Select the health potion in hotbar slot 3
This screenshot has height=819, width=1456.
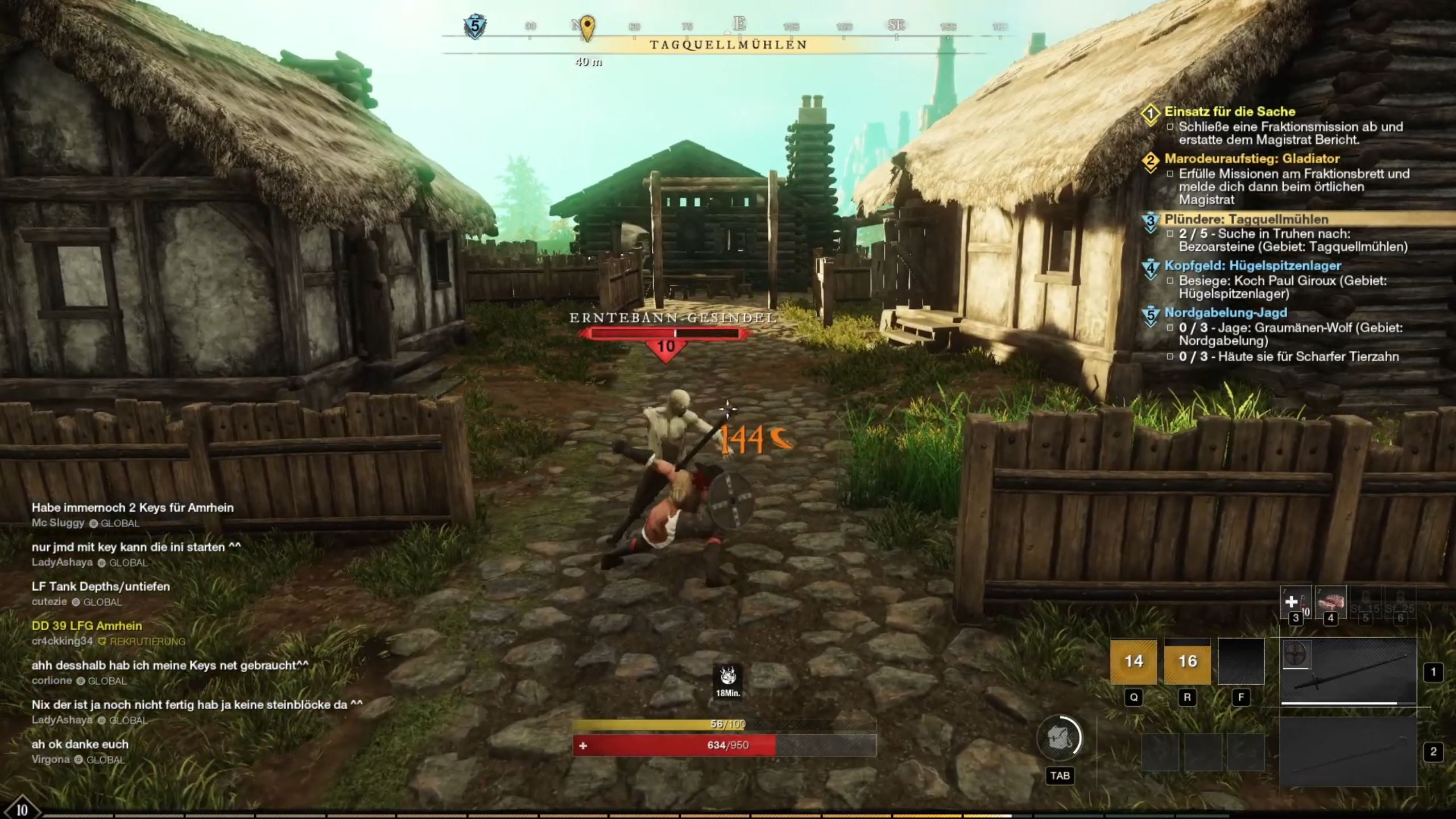[x=1297, y=602]
